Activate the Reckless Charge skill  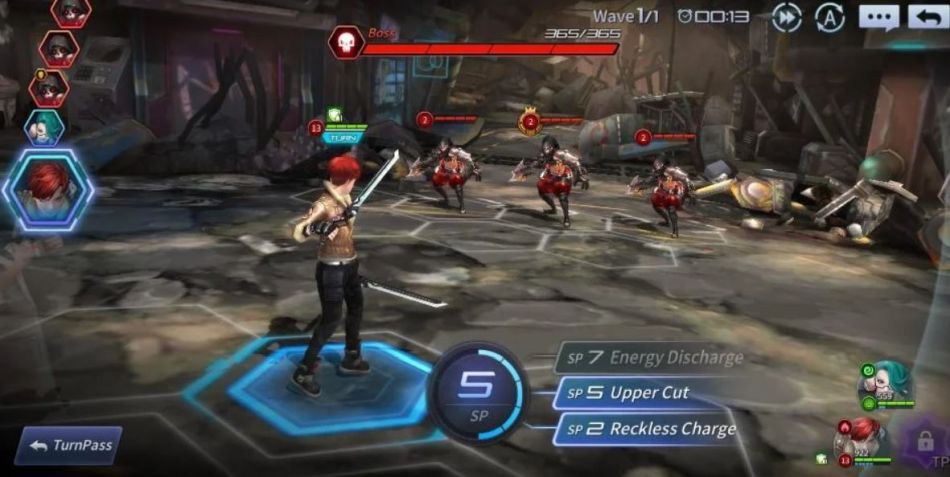(x=650, y=429)
